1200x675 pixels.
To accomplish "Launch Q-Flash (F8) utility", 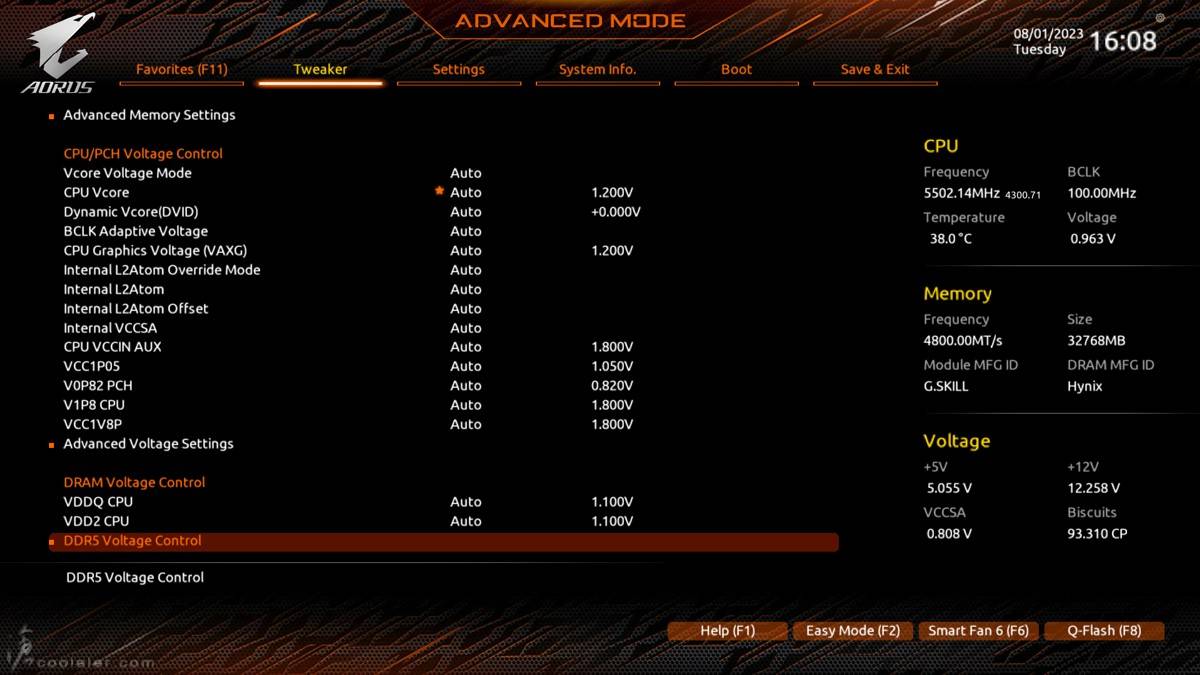I will click(1104, 631).
